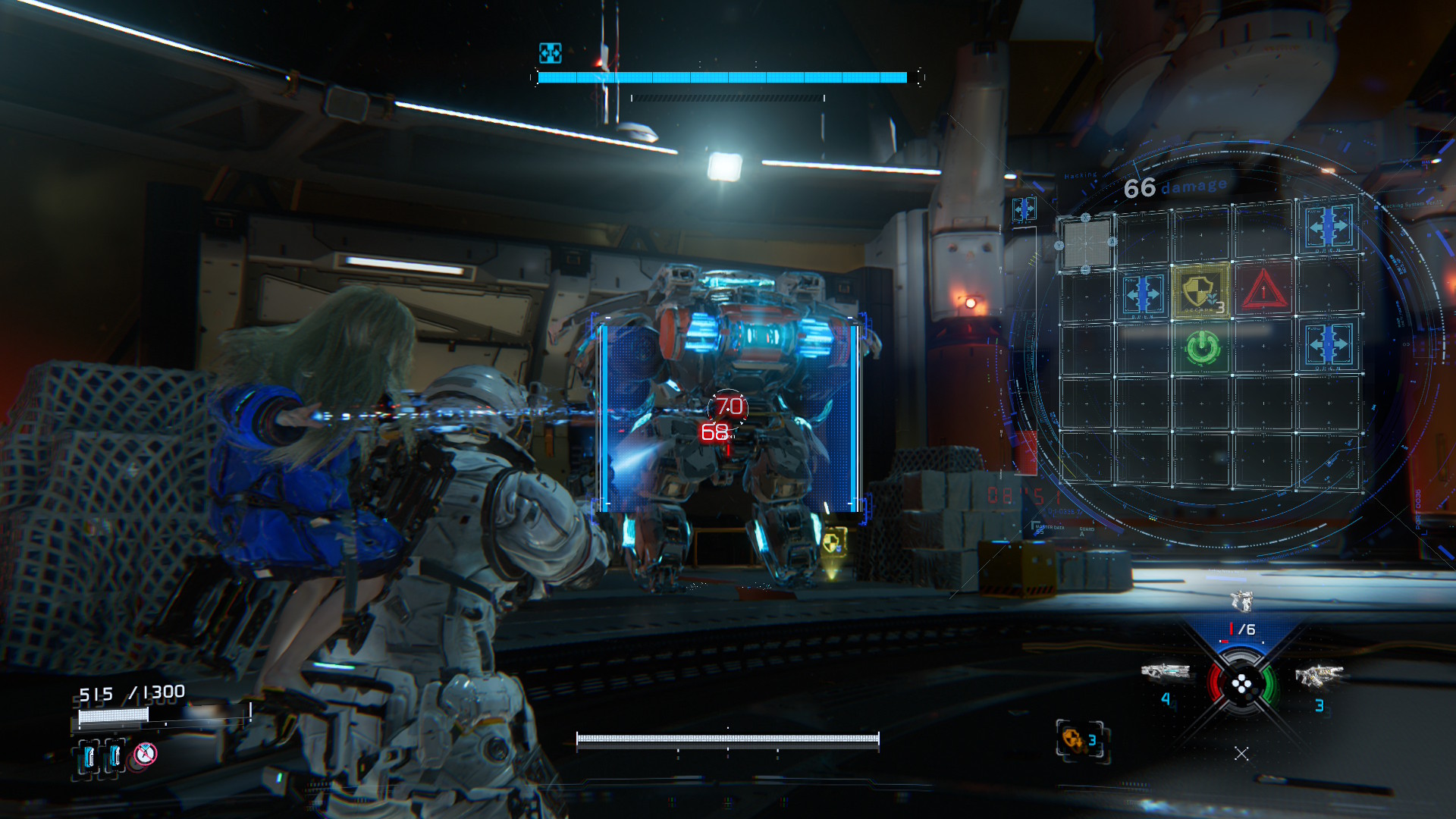This screenshot has height=819, width=1456.
Task: Select the red warning triangle hacking node
Action: (1263, 290)
